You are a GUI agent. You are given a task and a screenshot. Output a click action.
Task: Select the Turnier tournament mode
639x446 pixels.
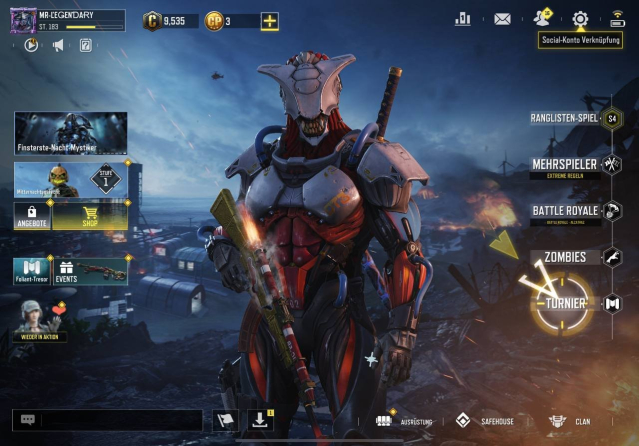pos(566,303)
